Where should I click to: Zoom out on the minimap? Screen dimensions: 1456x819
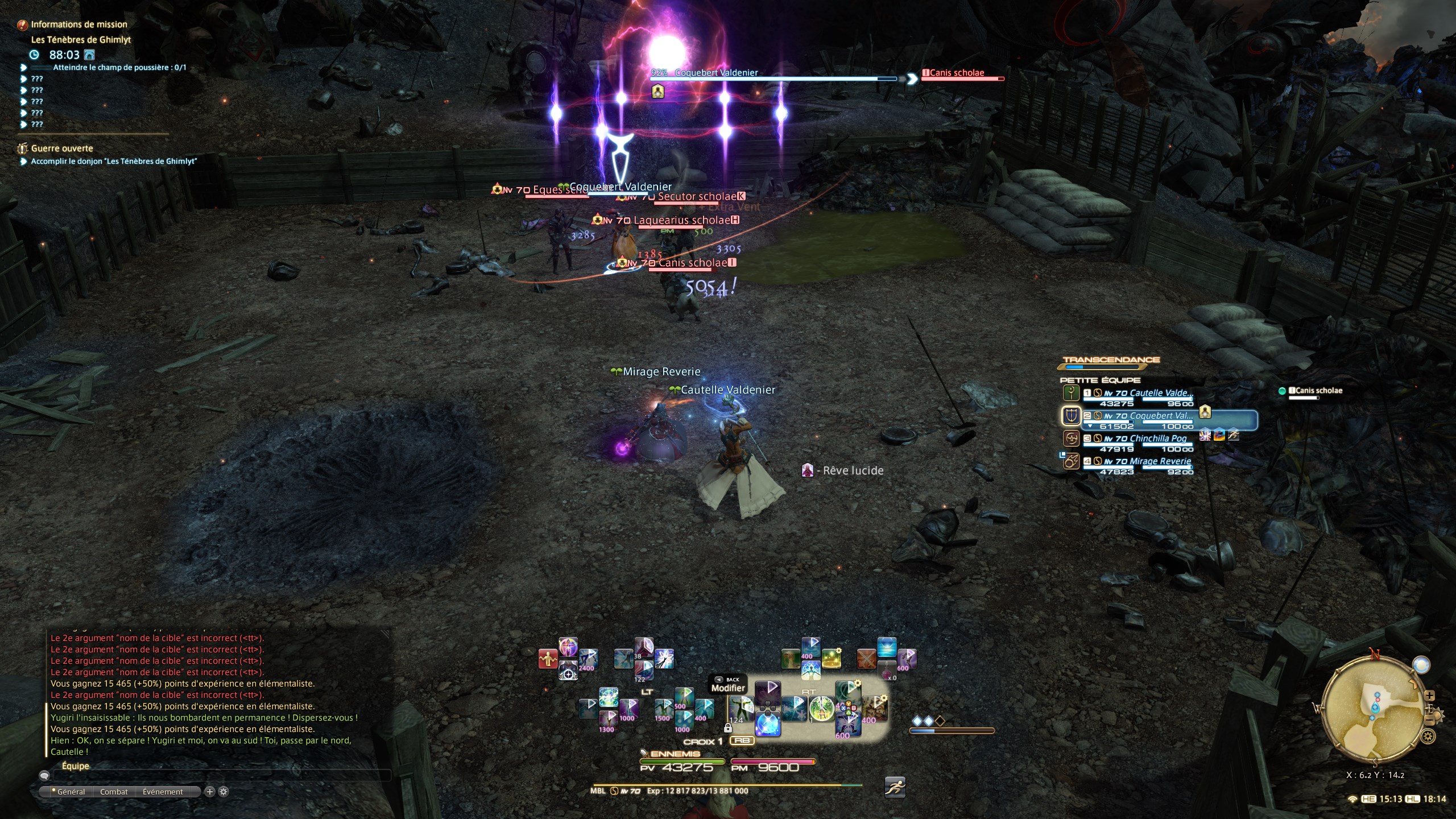point(1430,721)
